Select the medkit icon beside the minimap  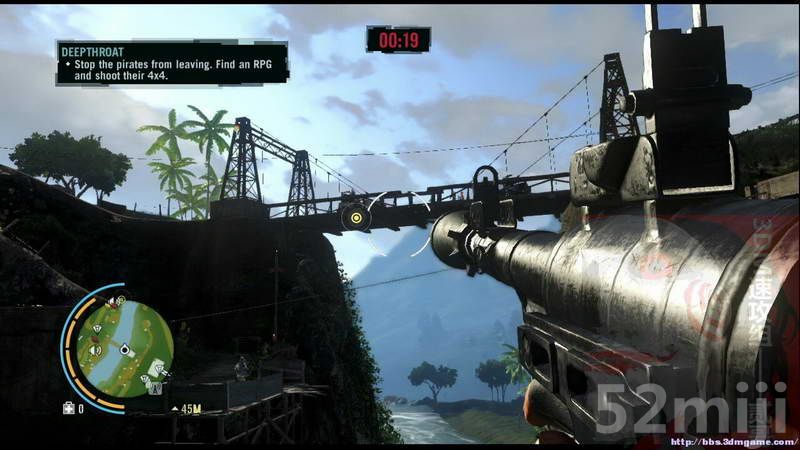68,408
